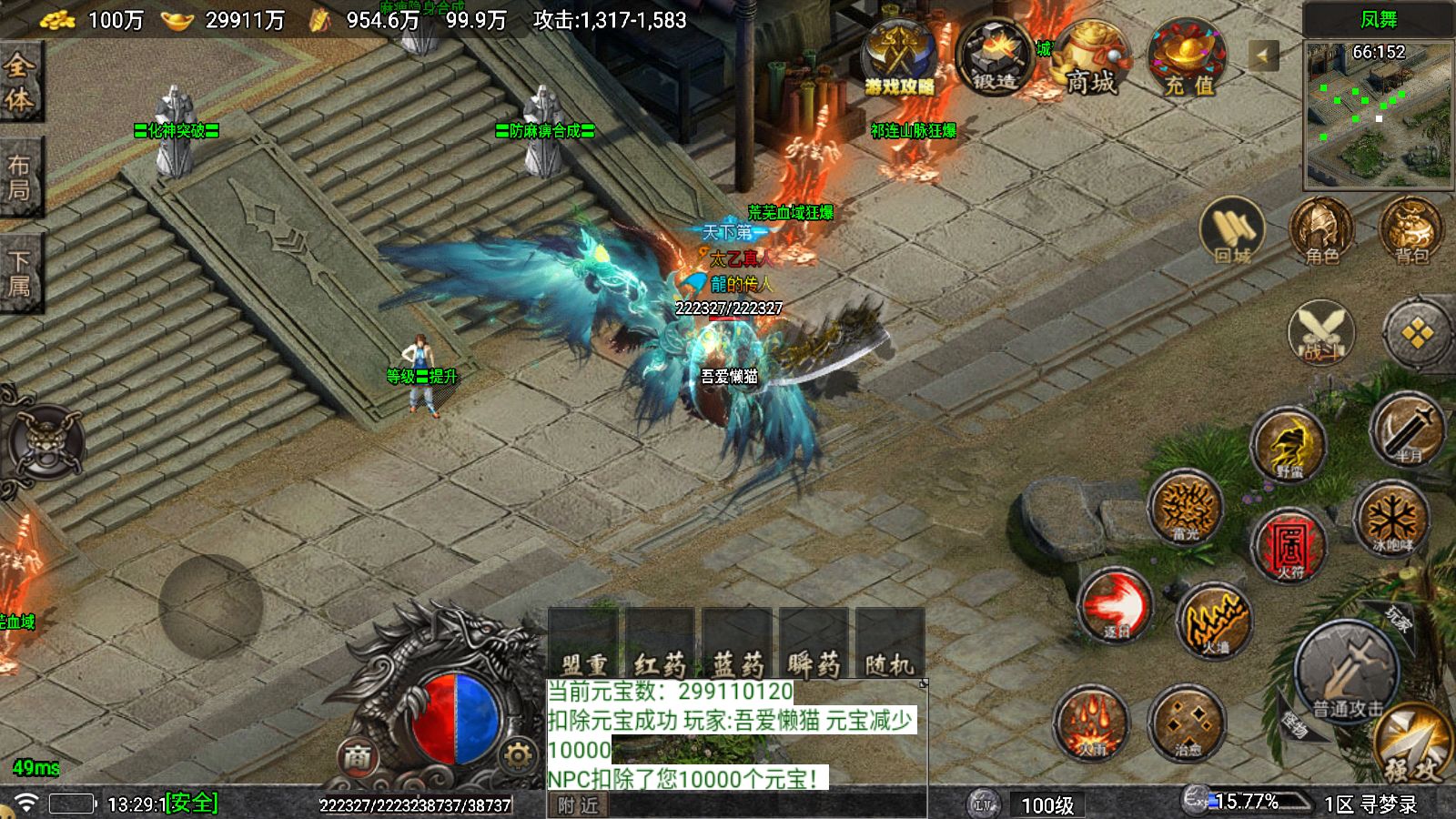The width and height of the screenshot is (1456, 819).
Task: Toggle the 战斗 crossed-swords combat button
Action: pos(1321,332)
